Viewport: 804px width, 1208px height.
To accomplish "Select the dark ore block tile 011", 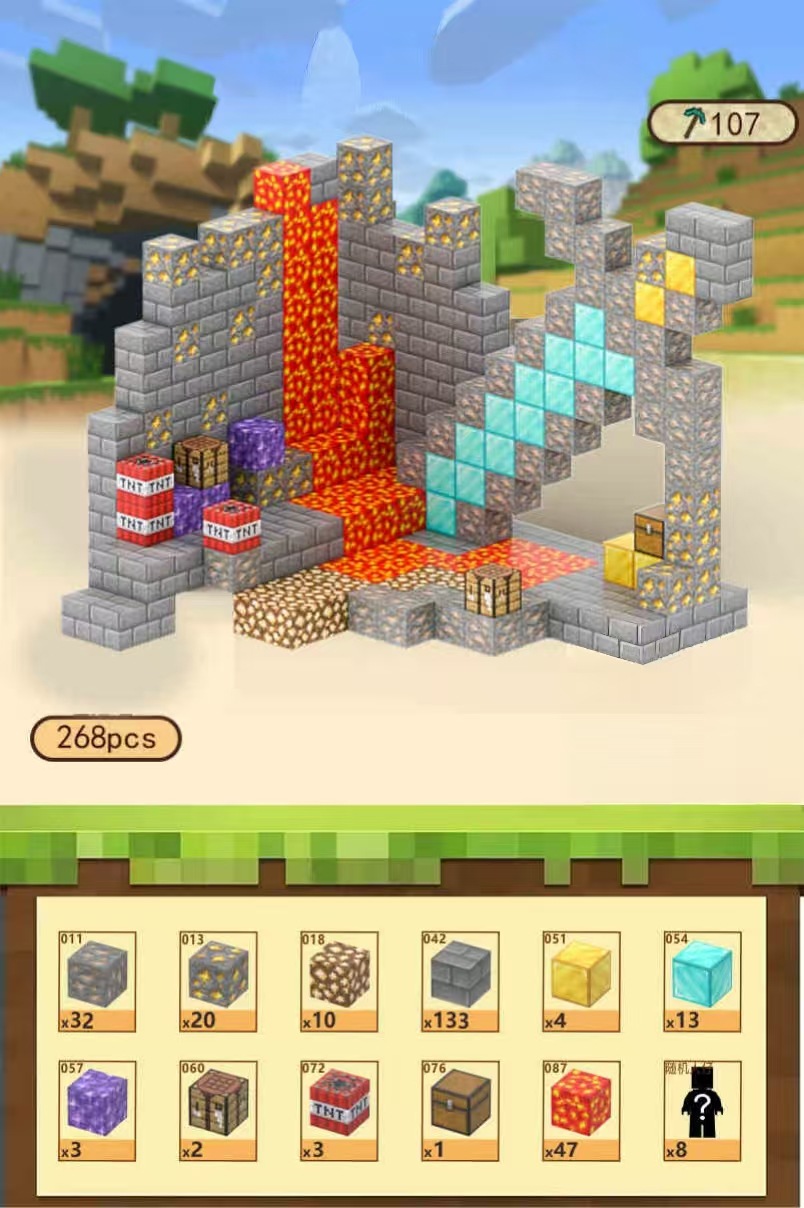I will pos(97,980).
